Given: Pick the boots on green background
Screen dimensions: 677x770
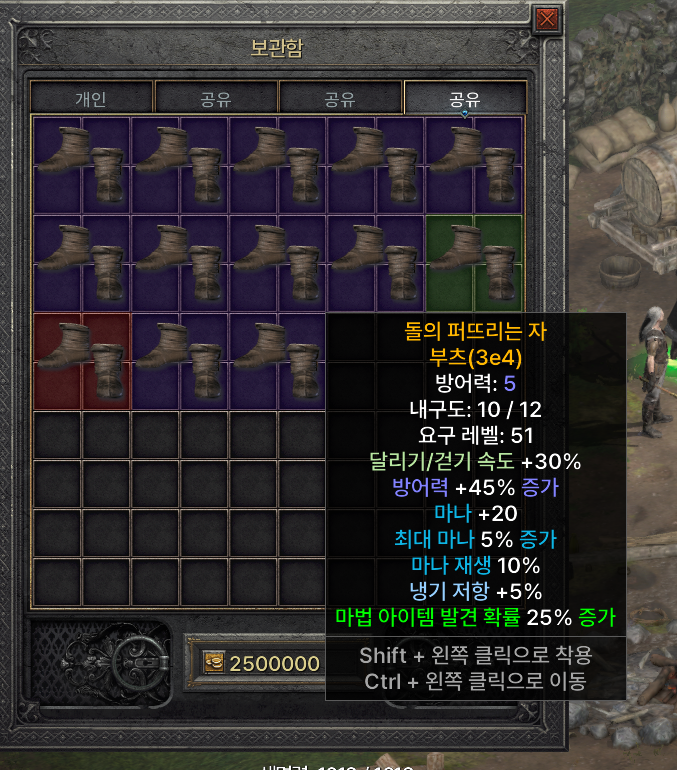Looking at the screenshot, I should pyautogui.click(x=474, y=262).
